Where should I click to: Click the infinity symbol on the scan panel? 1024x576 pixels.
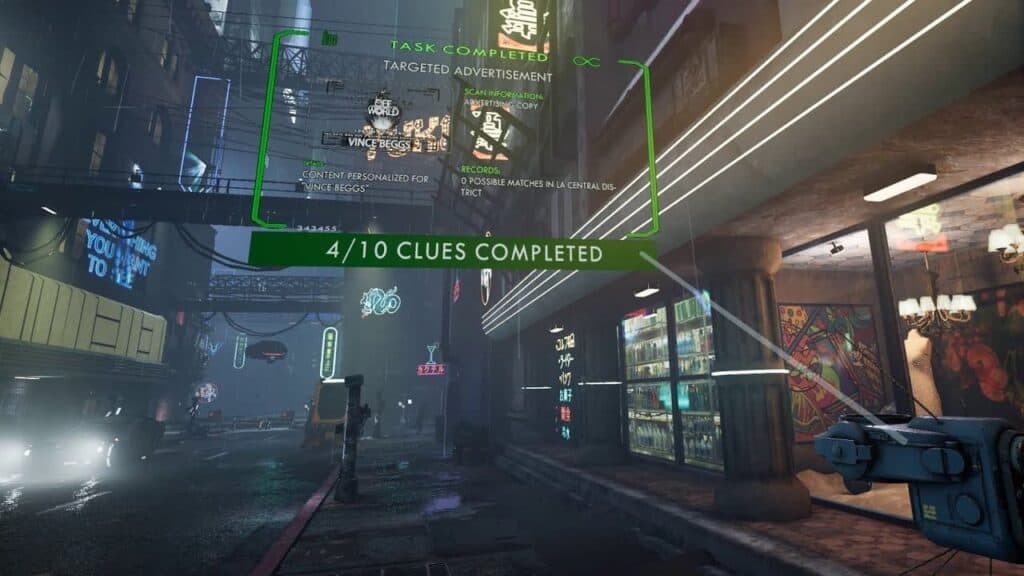pos(585,61)
